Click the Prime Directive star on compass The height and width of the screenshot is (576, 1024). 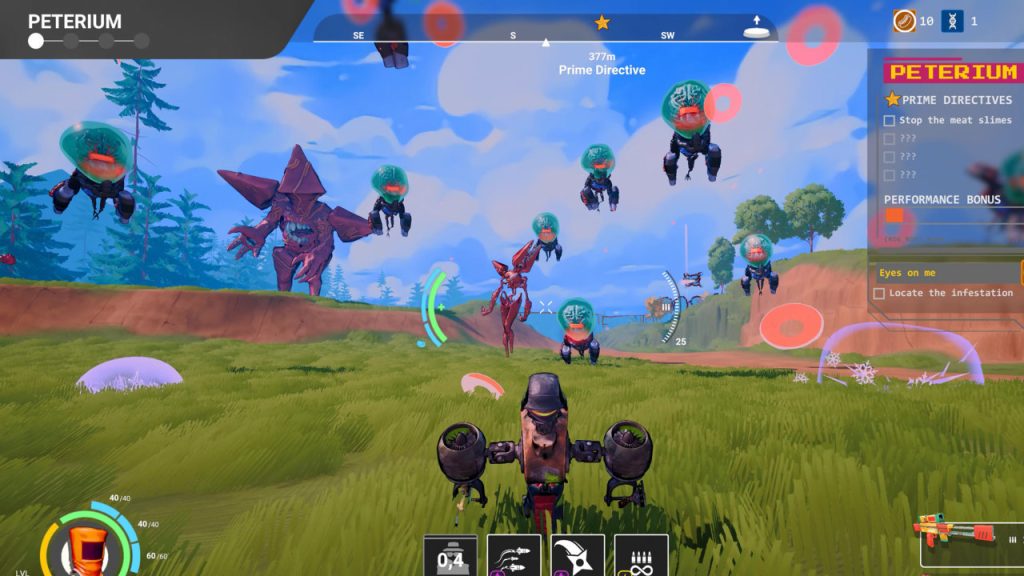(602, 22)
